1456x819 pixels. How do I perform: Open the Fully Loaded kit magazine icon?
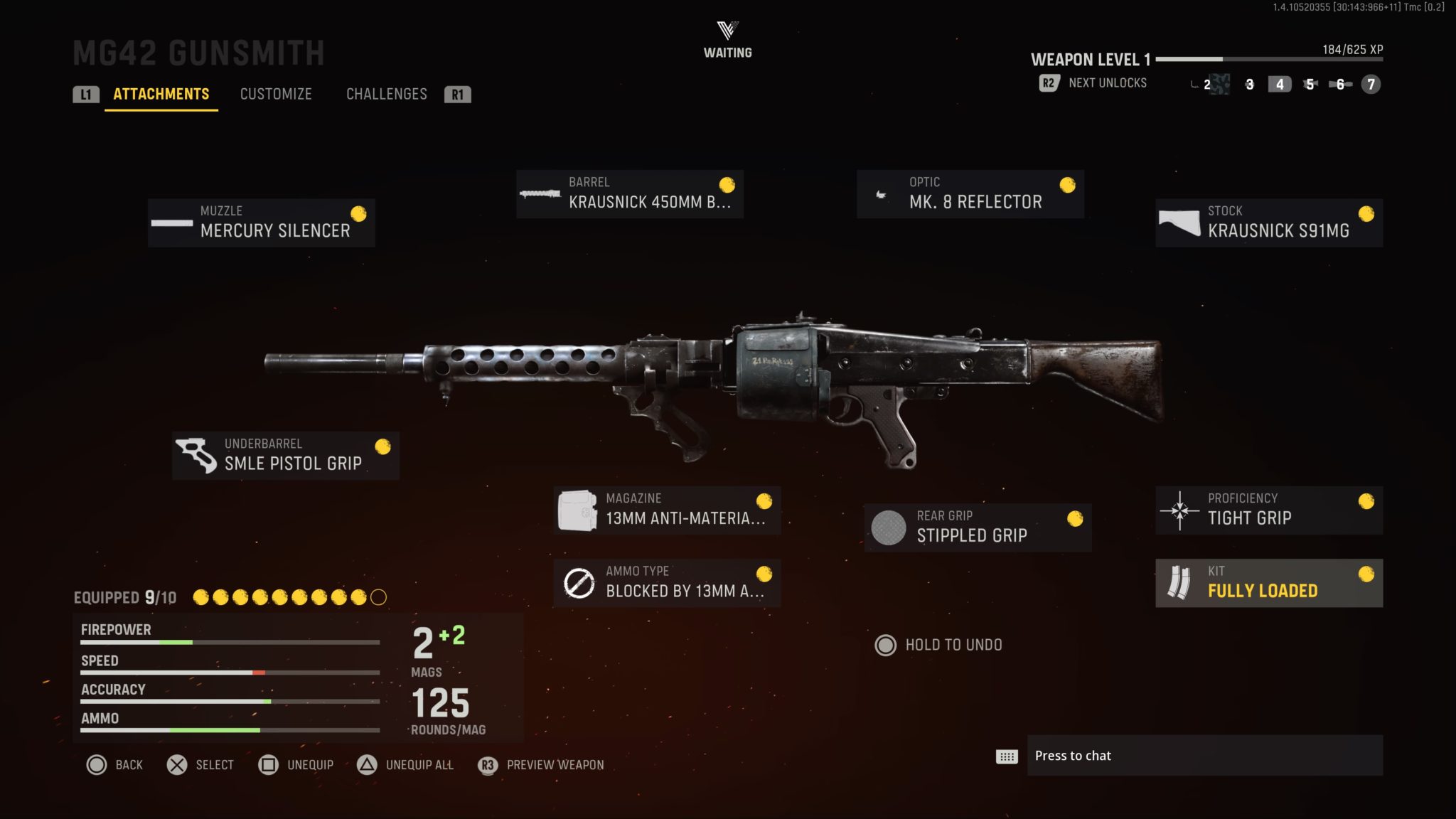click(x=1182, y=582)
